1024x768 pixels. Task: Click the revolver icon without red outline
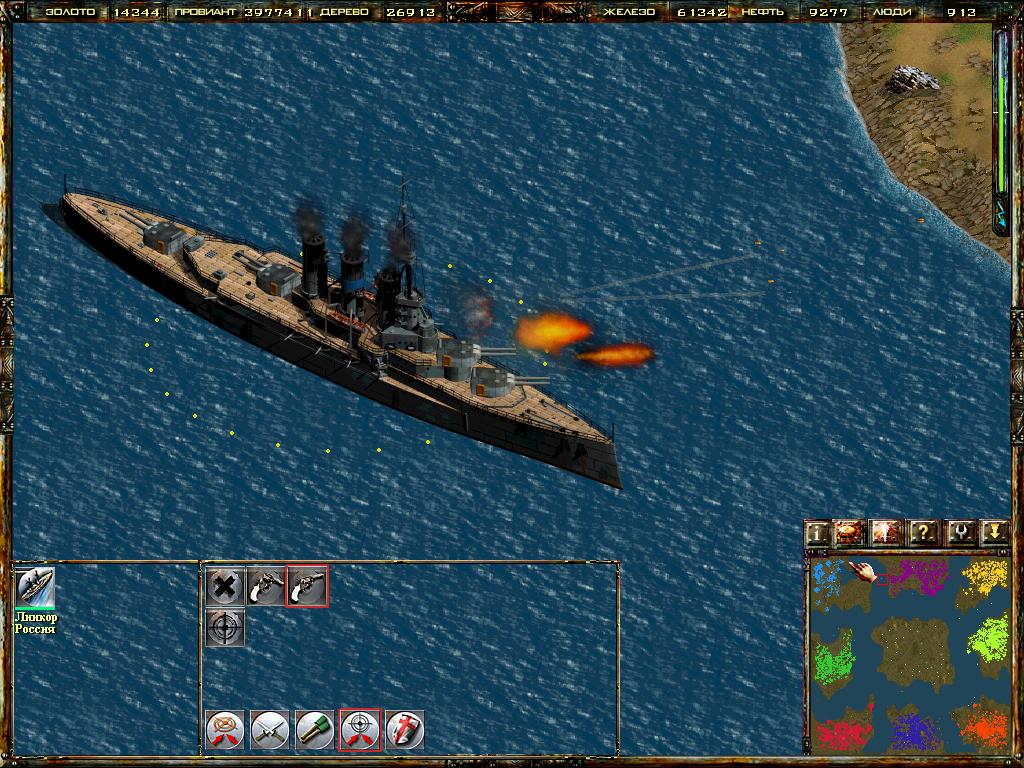(266, 586)
